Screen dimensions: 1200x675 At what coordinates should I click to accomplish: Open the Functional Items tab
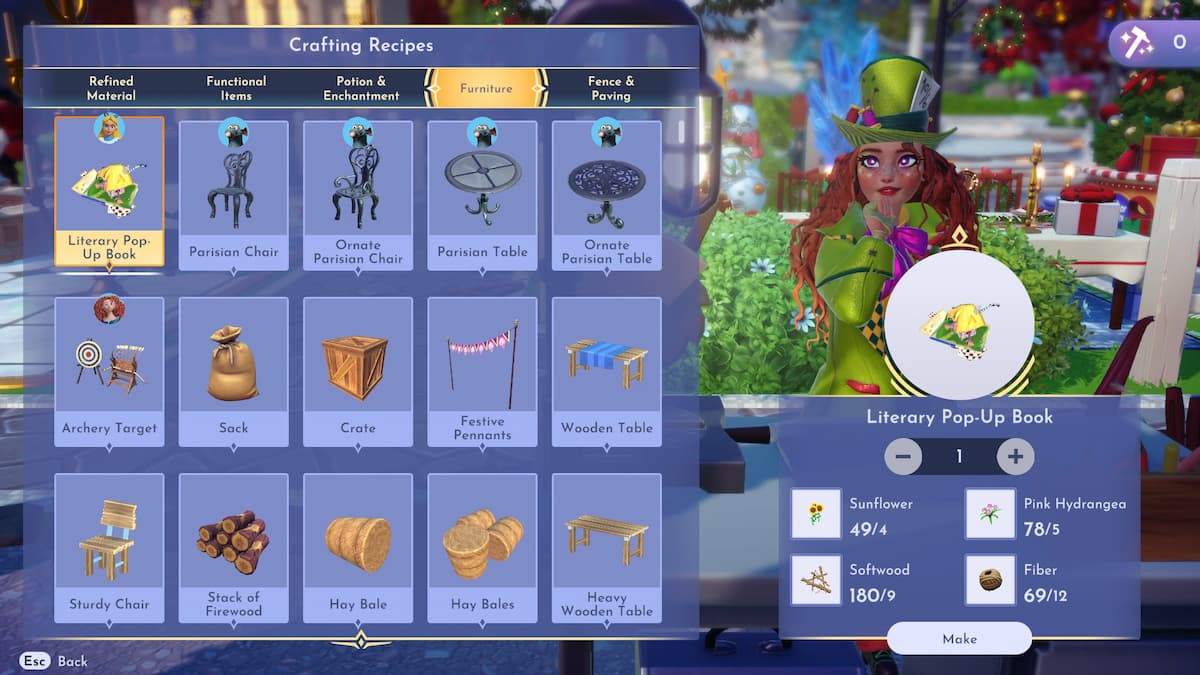coord(236,88)
